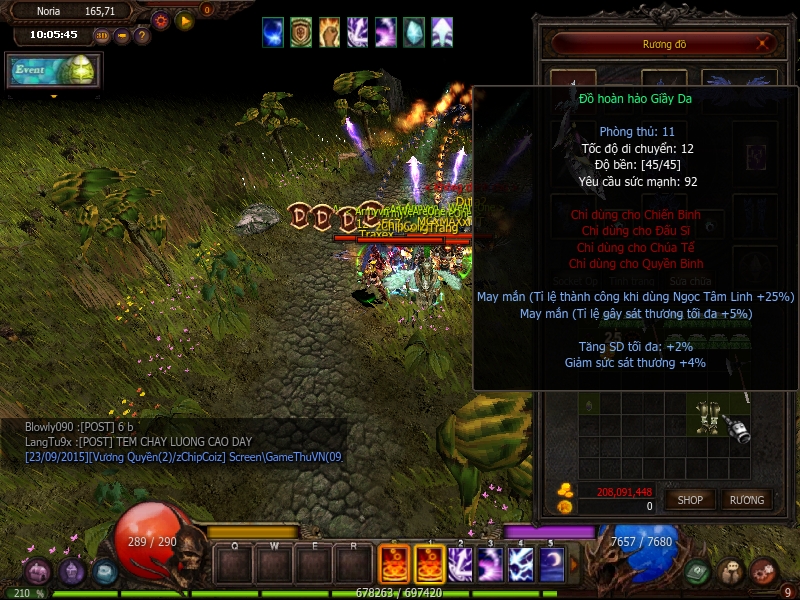
Task: Open the character face menu icon
Action: (x=732, y=570)
